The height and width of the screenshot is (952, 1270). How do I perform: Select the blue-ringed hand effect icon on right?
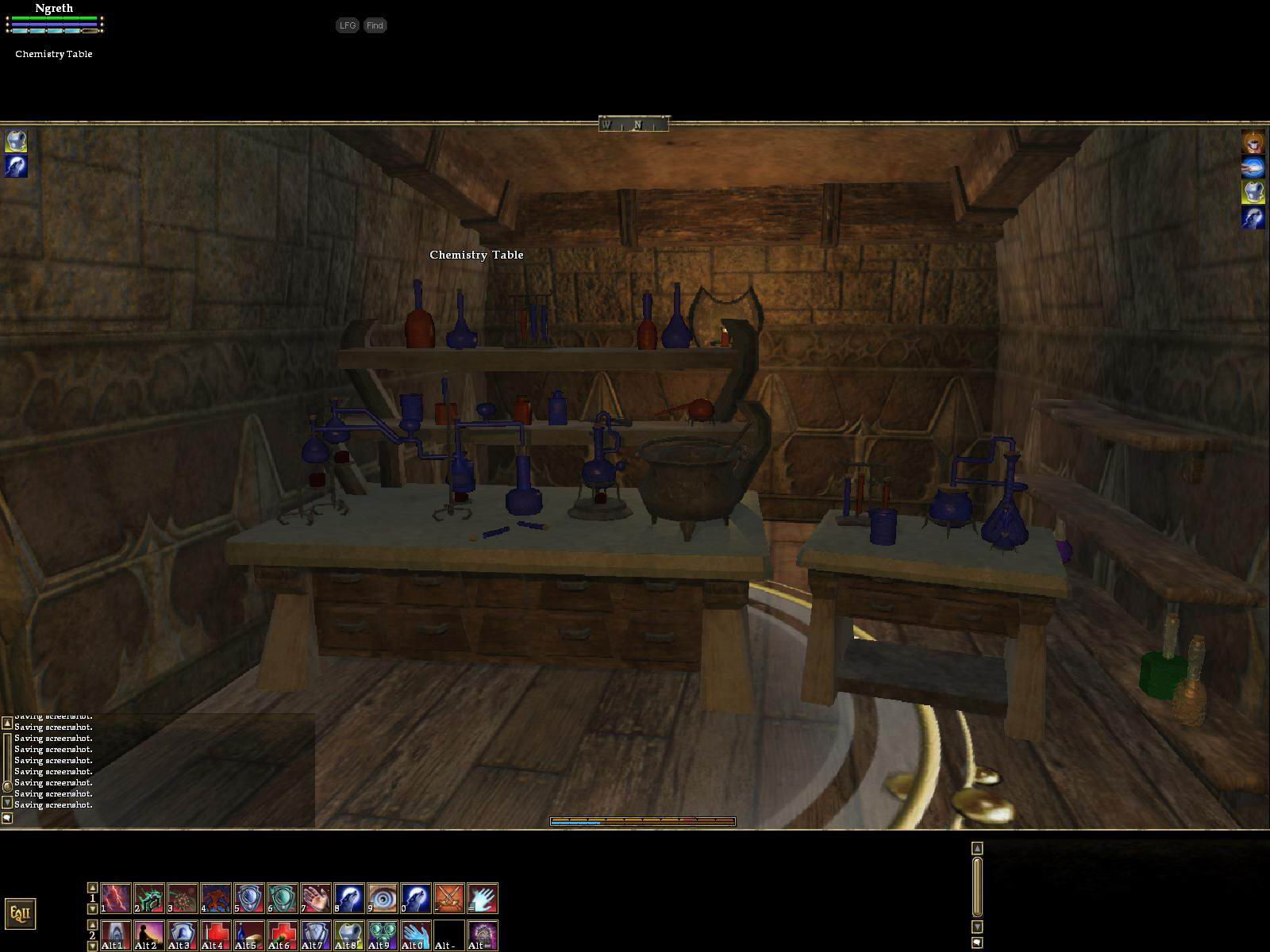(1253, 167)
